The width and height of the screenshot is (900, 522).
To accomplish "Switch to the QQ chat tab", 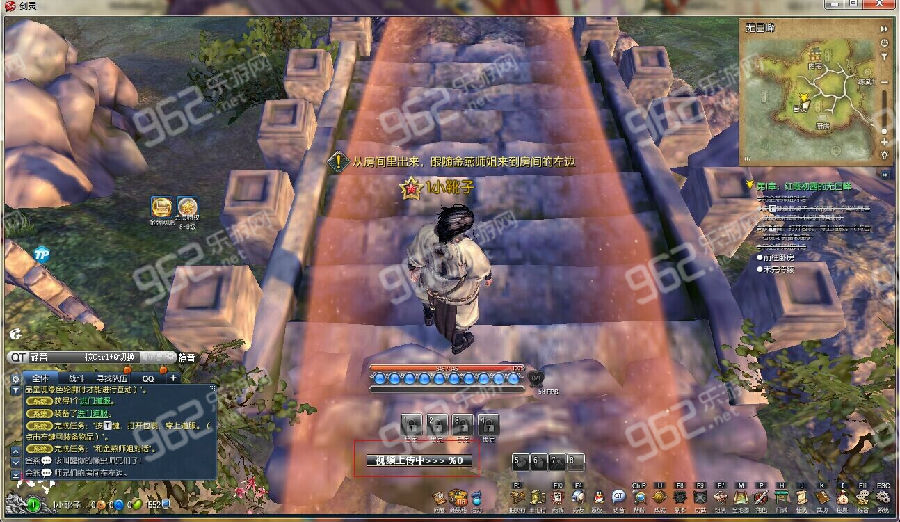I will pos(147,378).
